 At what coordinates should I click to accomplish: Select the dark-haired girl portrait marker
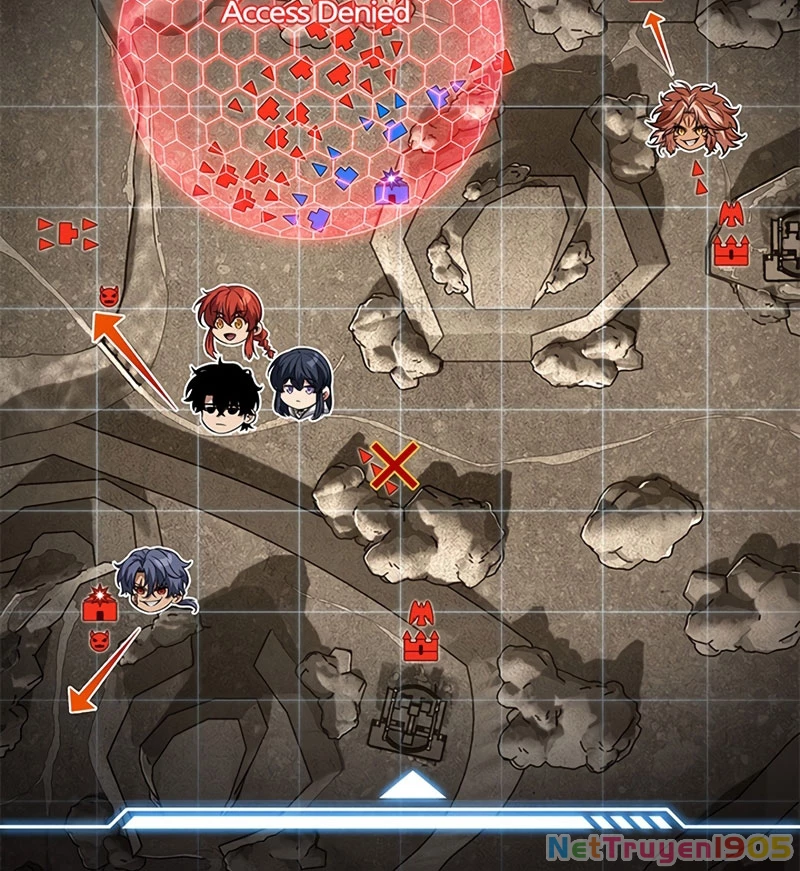298,384
